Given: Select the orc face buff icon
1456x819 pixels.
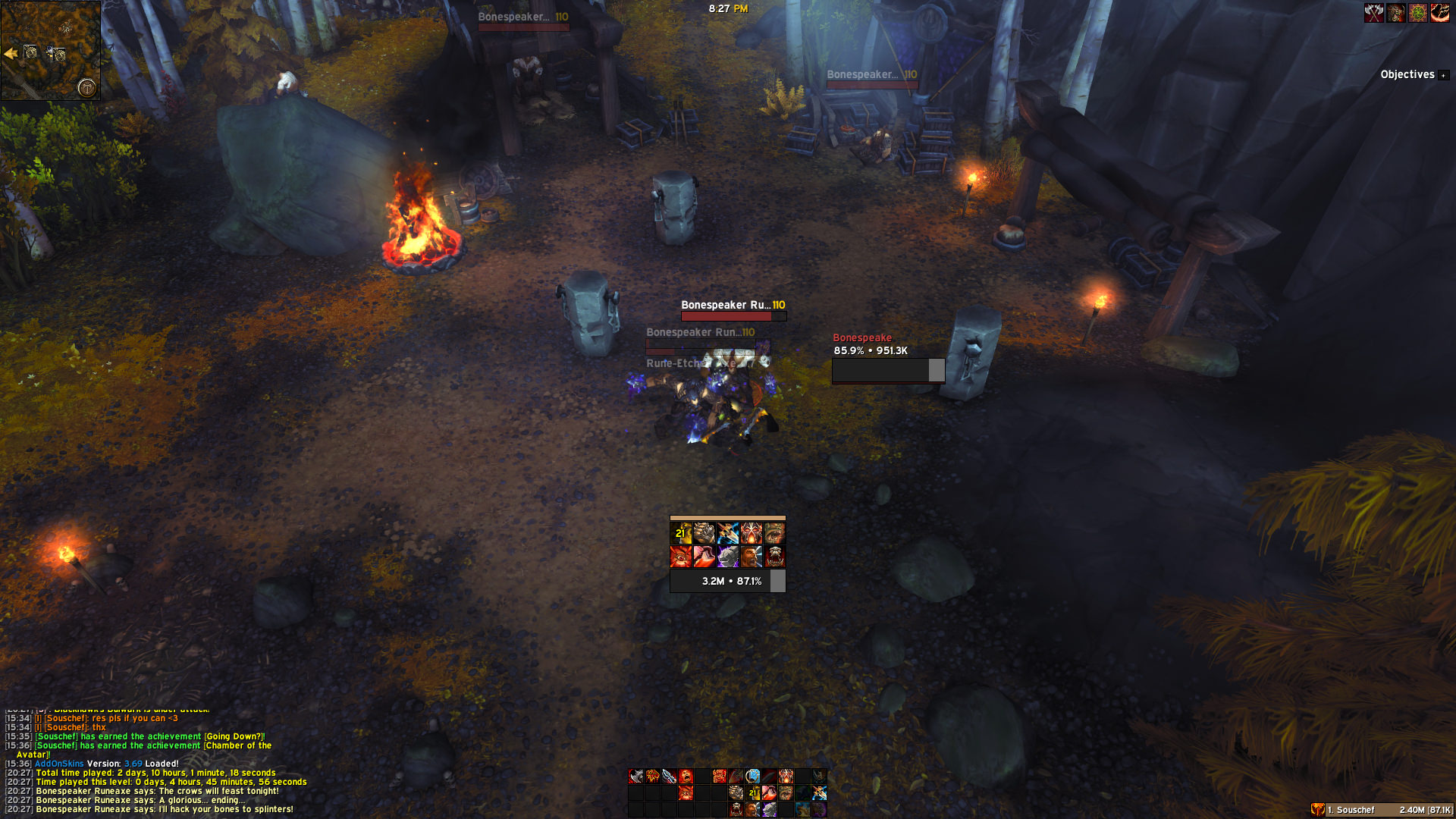Looking at the screenshot, I should pyautogui.click(x=1395, y=13).
